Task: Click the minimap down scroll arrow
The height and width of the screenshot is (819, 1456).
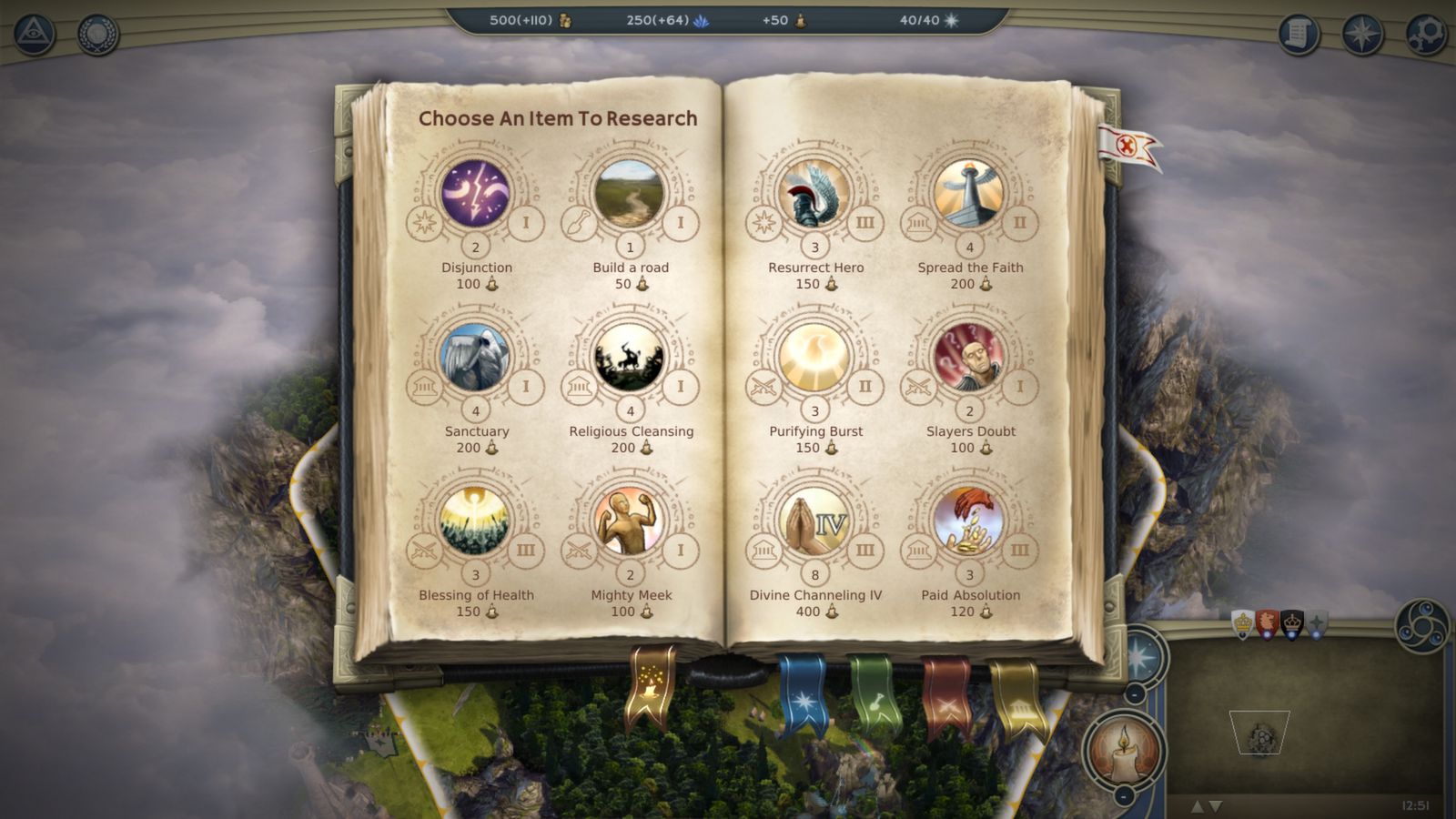Action: click(1216, 806)
